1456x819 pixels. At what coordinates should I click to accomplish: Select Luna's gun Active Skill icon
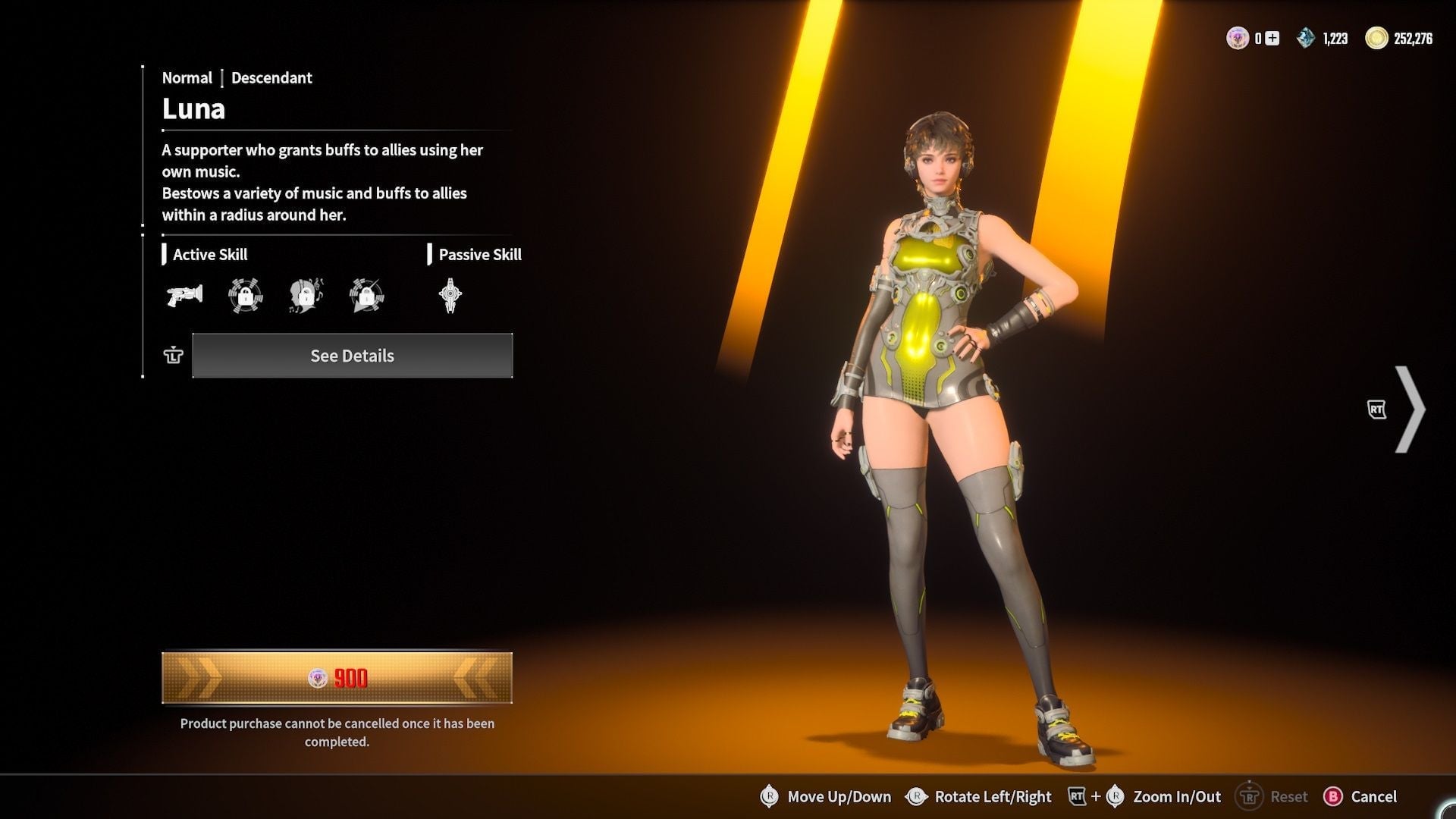coord(183,296)
